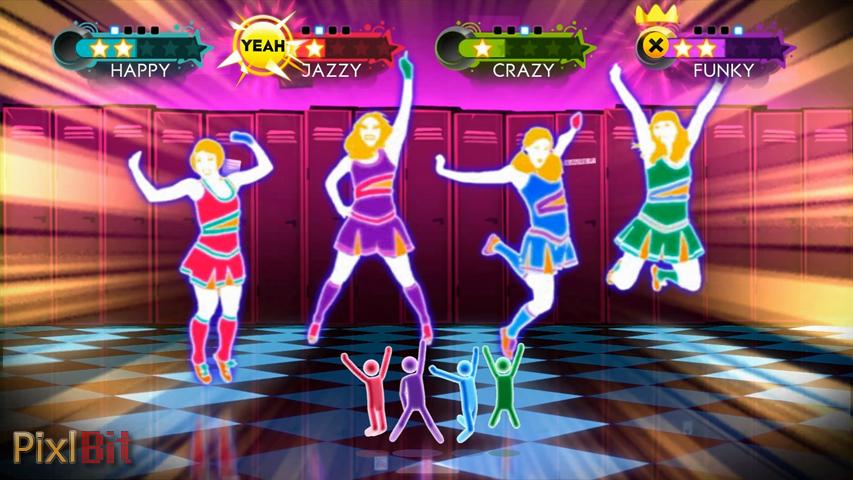
Task: Click the green dance move pictogram
Action: click(503, 385)
